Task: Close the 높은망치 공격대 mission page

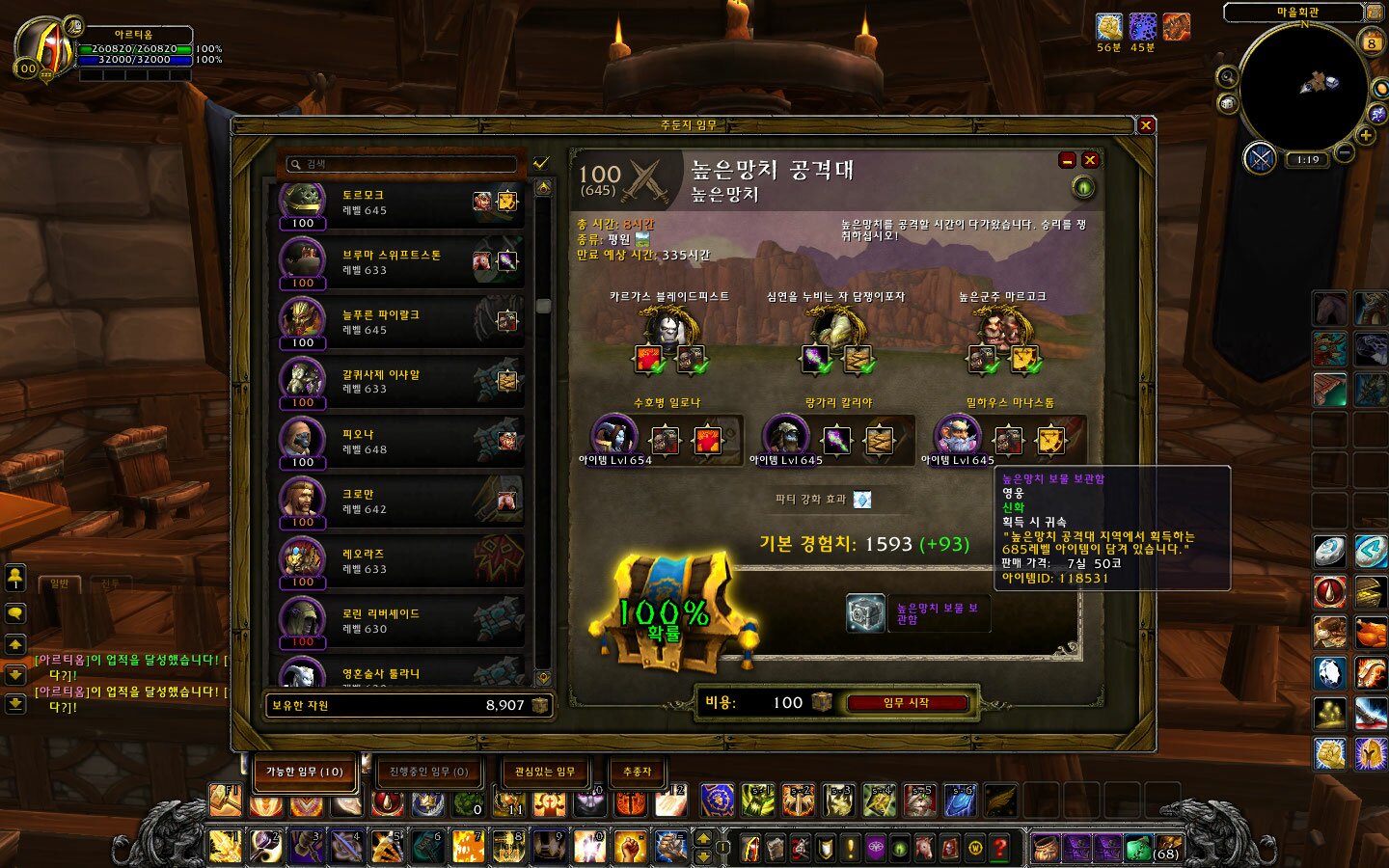Action: pyautogui.click(x=1090, y=160)
